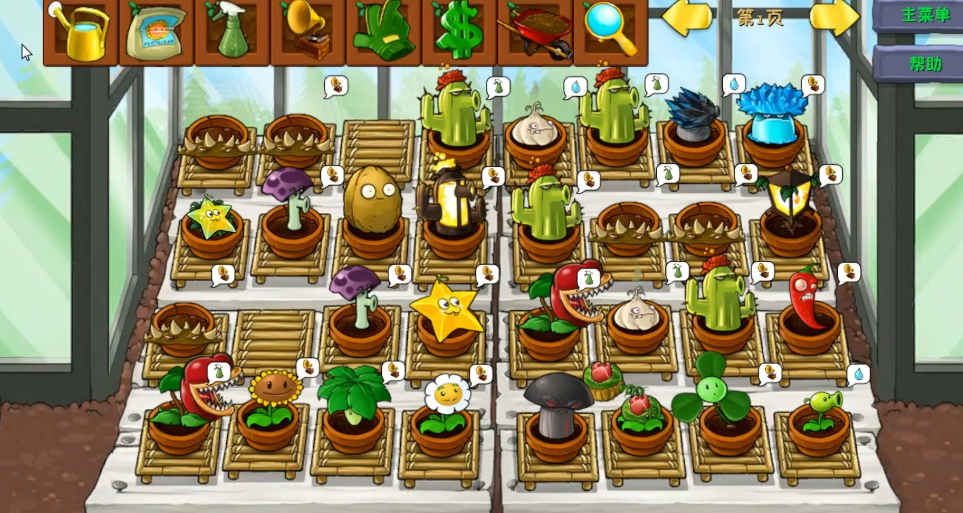Go to next page with right arrow

[835, 17]
